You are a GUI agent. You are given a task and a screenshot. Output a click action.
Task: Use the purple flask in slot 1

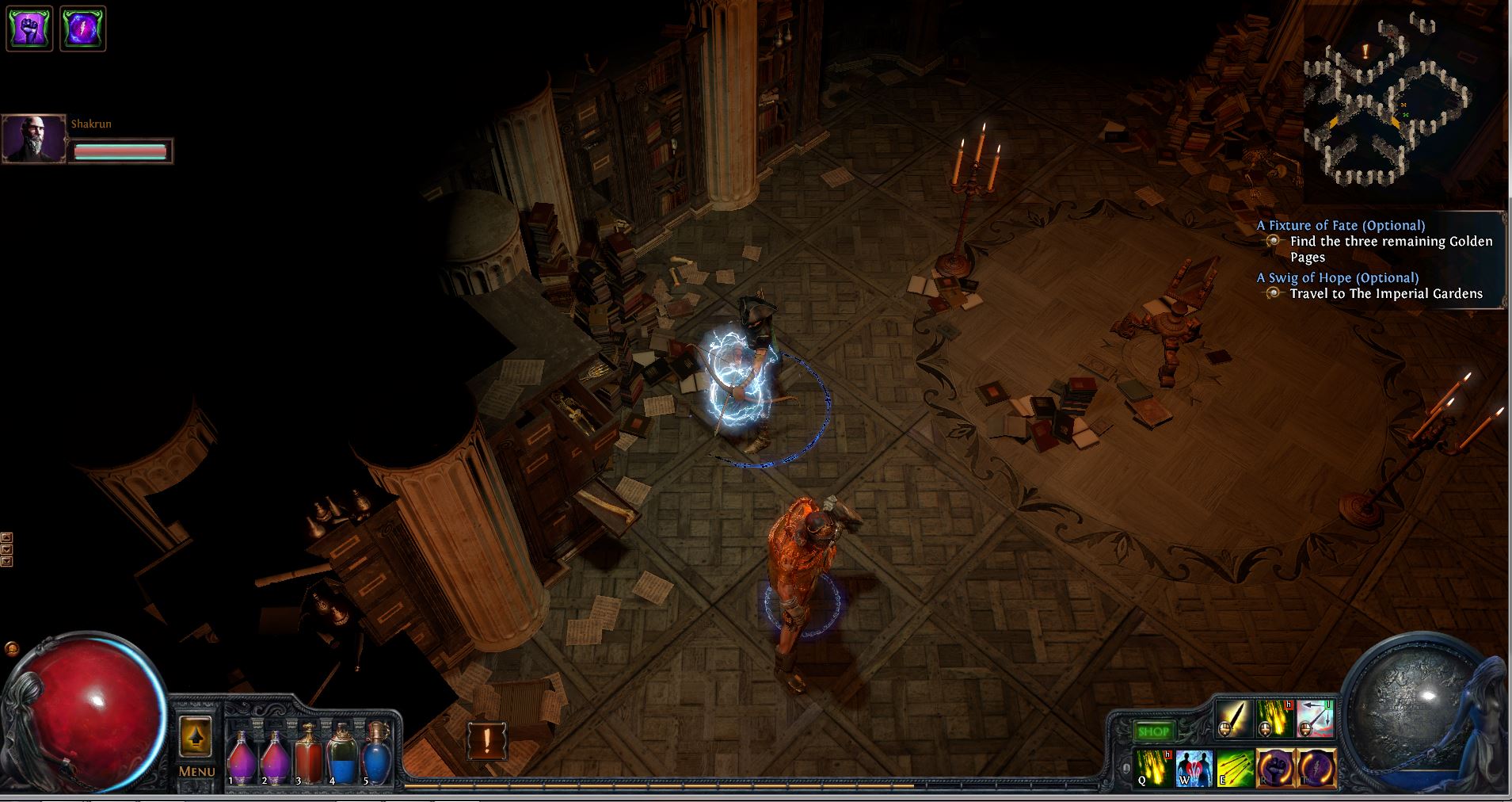click(240, 759)
